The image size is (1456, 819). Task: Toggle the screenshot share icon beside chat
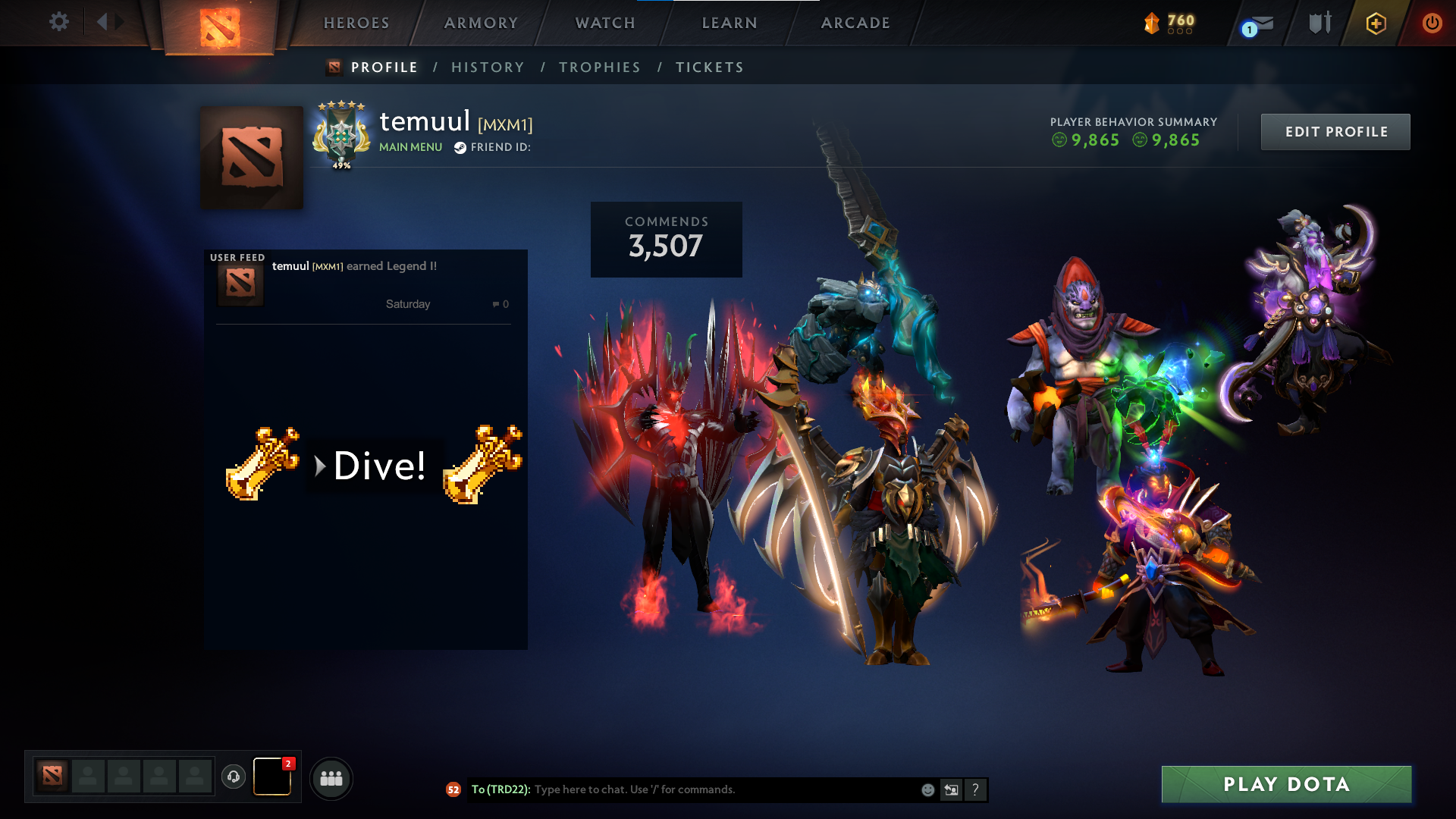tap(951, 789)
